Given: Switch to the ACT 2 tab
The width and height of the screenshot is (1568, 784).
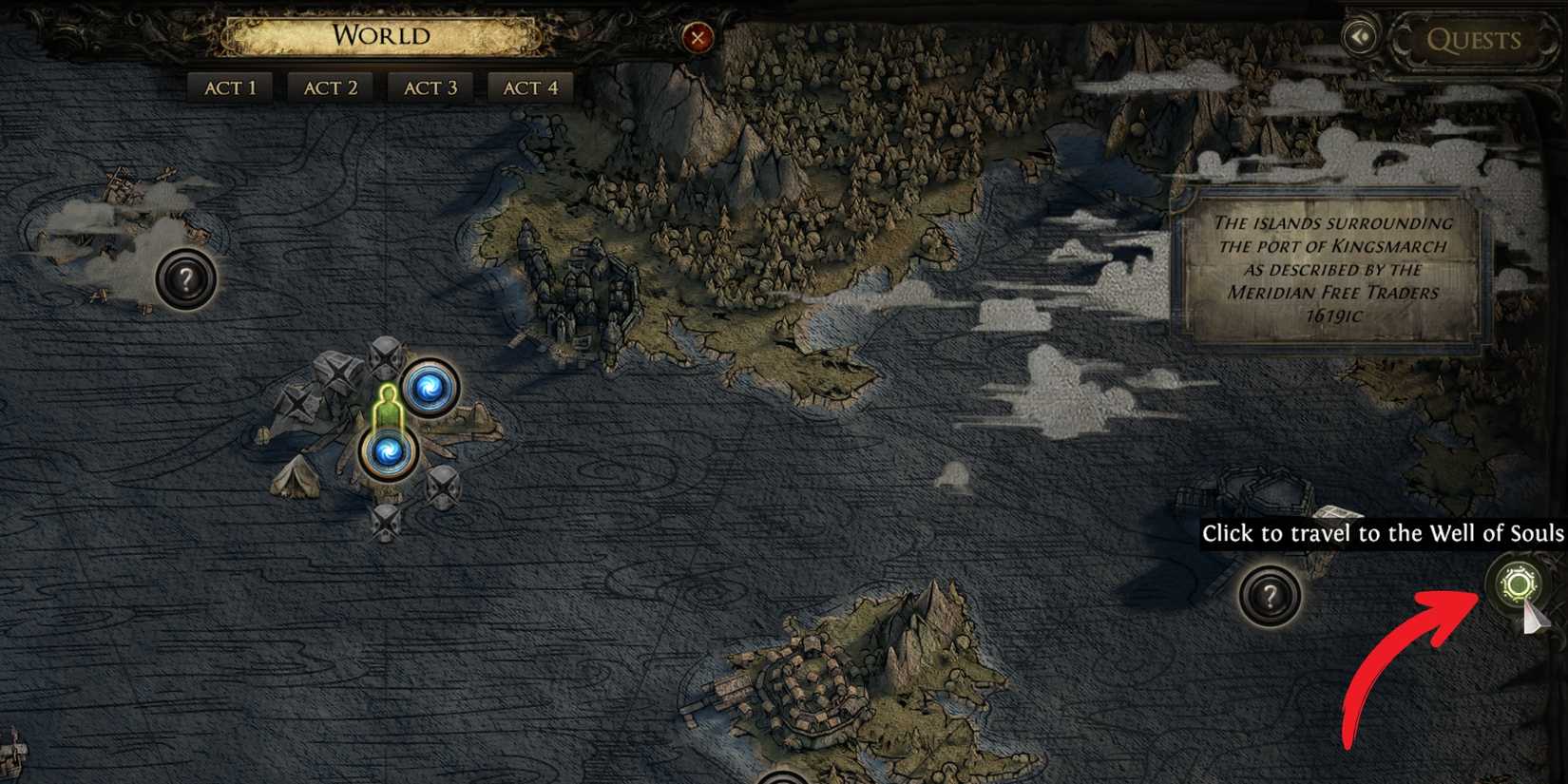Looking at the screenshot, I should pos(330,87).
